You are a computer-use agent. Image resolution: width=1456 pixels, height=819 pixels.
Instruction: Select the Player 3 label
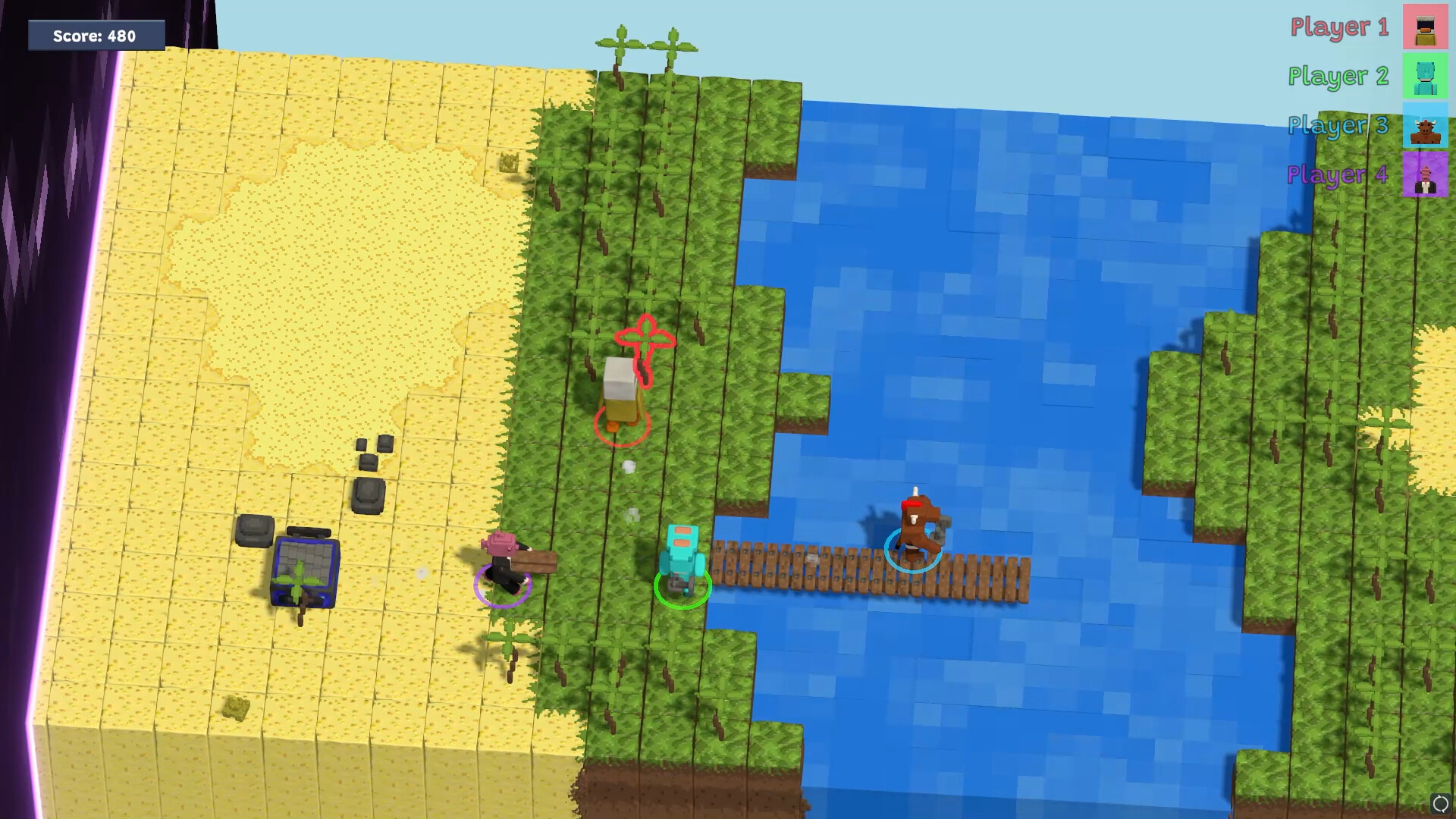click(x=1338, y=125)
